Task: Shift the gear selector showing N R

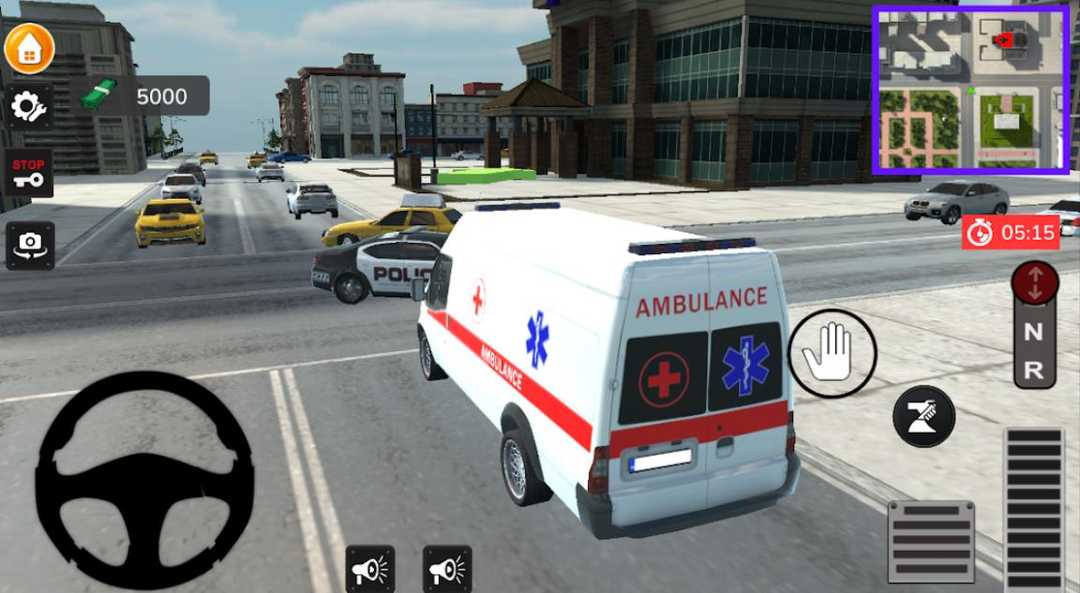Action: [x=1034, y=325]
